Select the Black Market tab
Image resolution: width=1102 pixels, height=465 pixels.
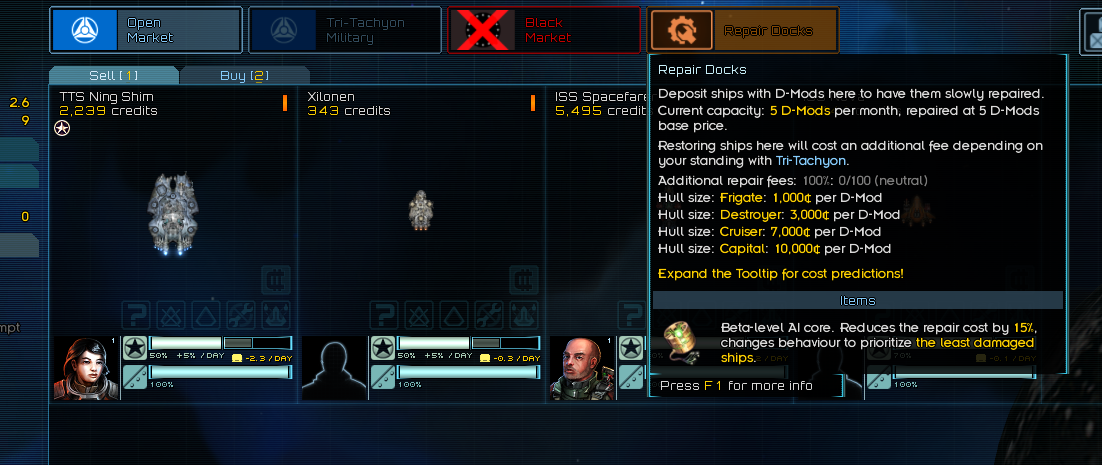pos(544,30)
